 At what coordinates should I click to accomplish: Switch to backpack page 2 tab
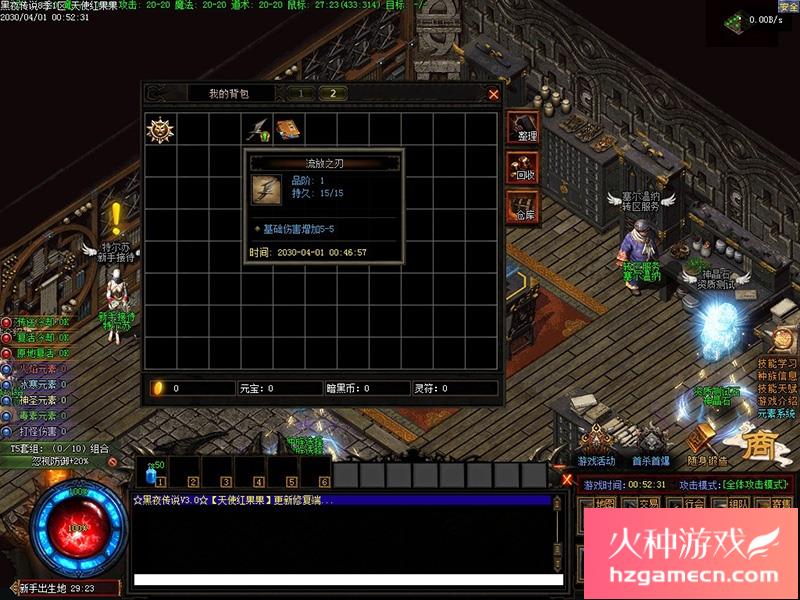[x=332, y=93]
